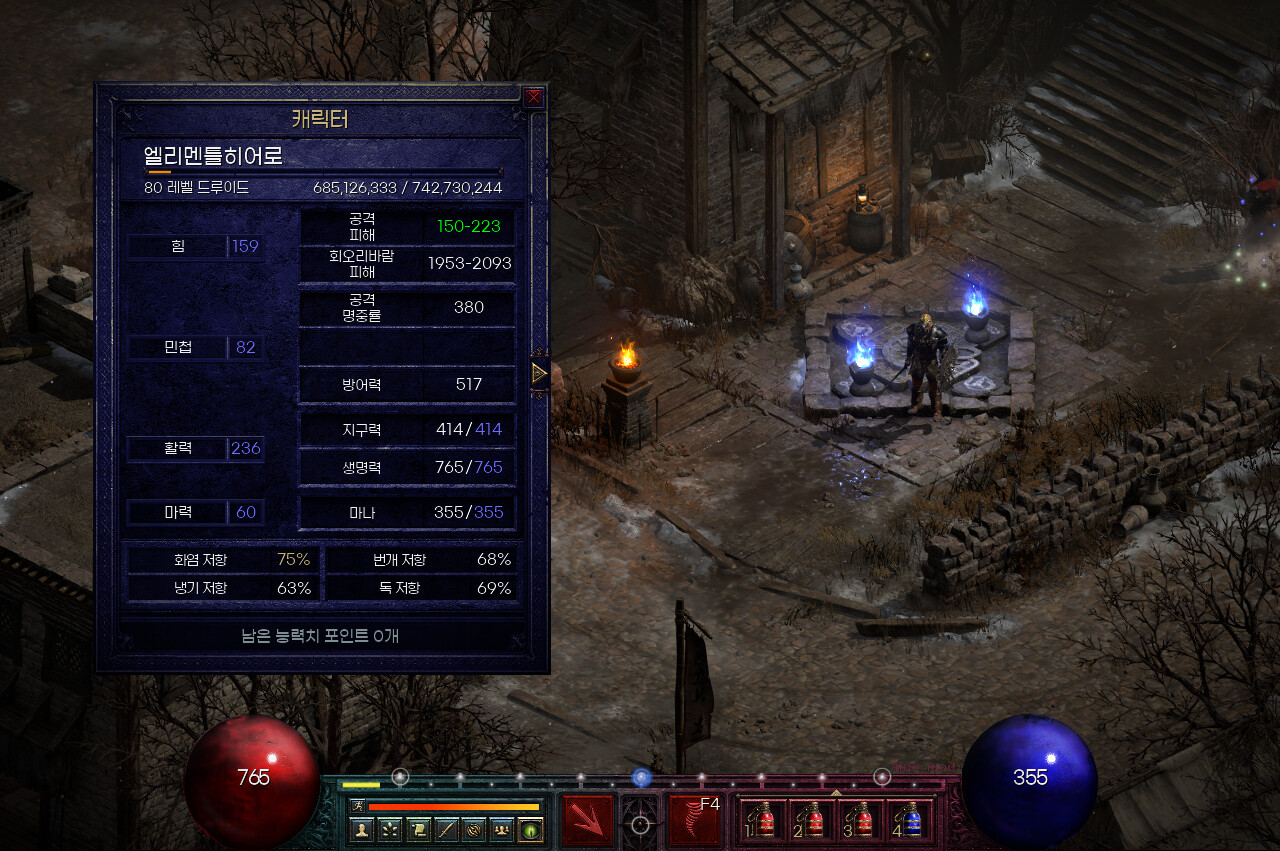Use the red potion in belt slot 3

862,820
